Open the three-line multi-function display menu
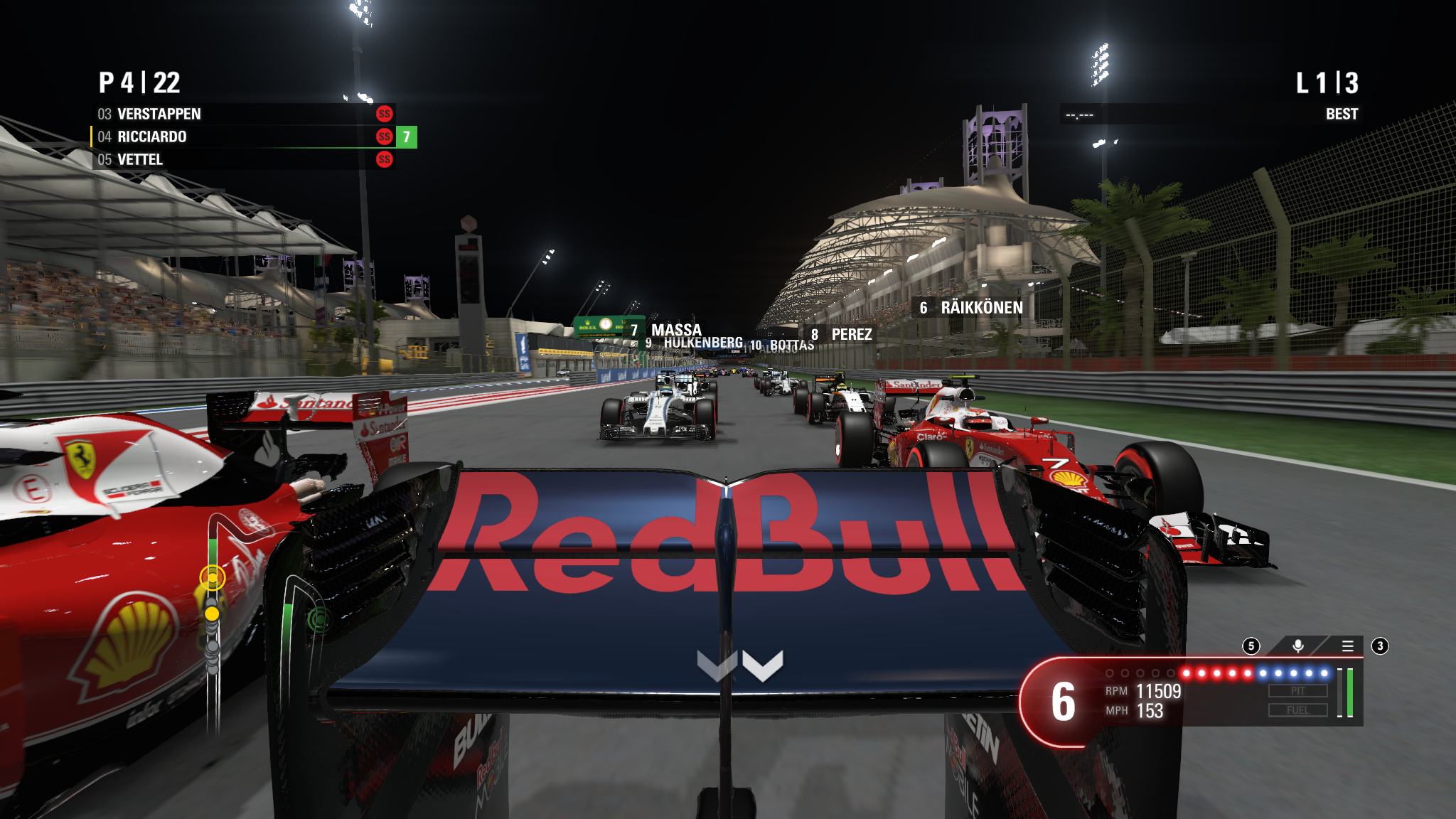Screen dimensions: 1456x819 click(x=1347, y=646)
